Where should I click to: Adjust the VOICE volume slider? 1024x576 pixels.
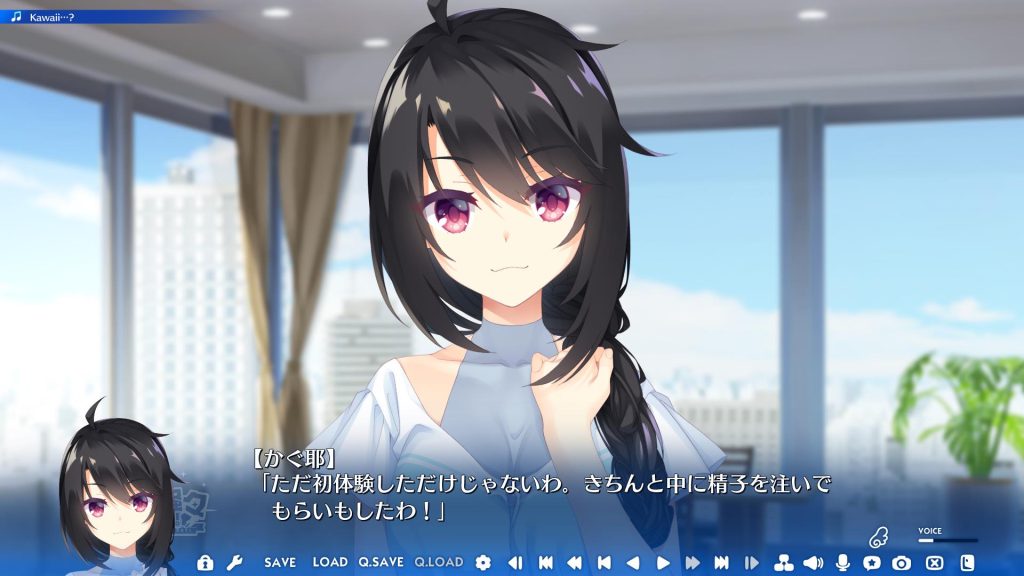point(946,540)
